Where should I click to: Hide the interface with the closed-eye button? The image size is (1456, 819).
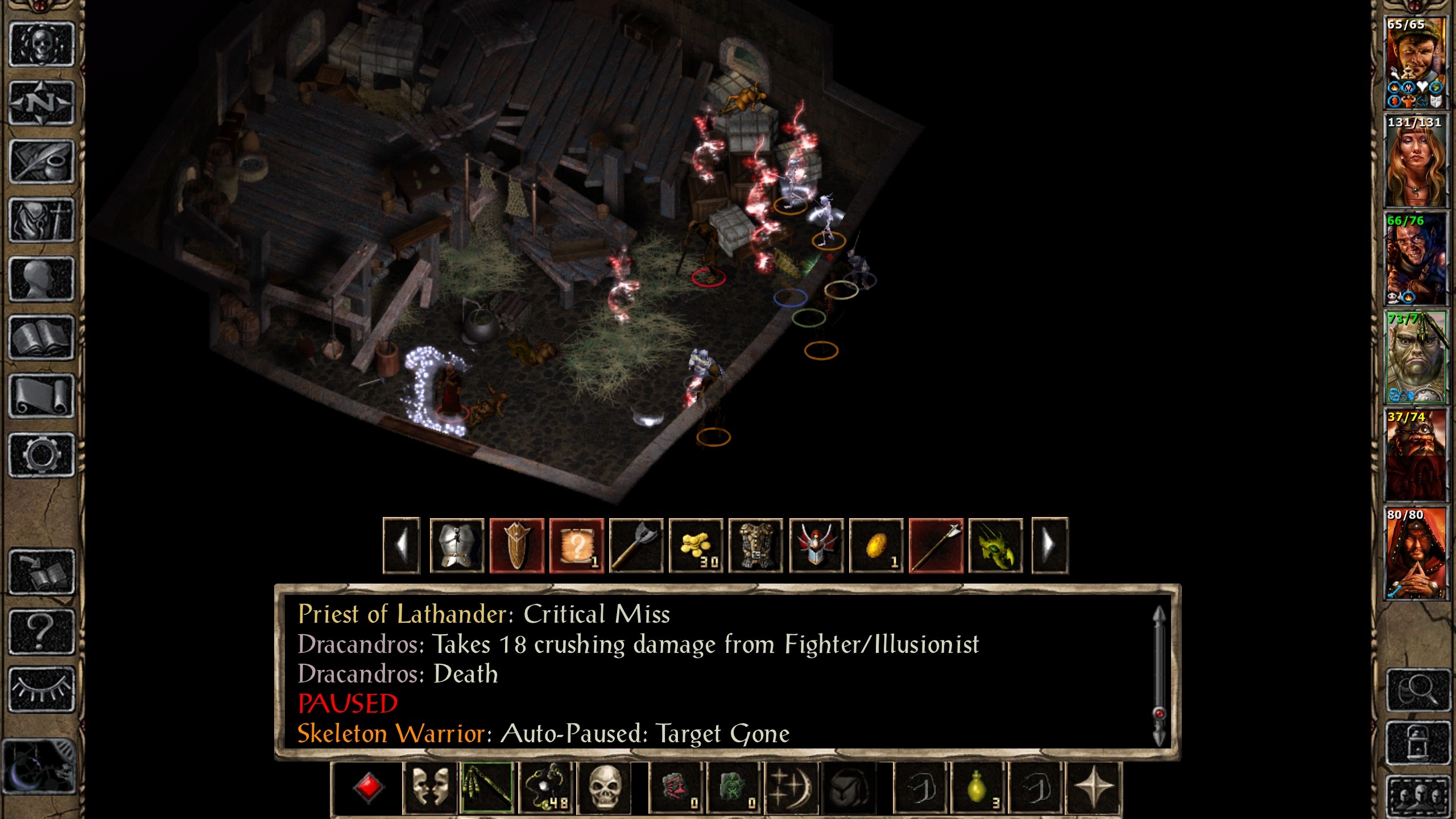pos(42,689)
